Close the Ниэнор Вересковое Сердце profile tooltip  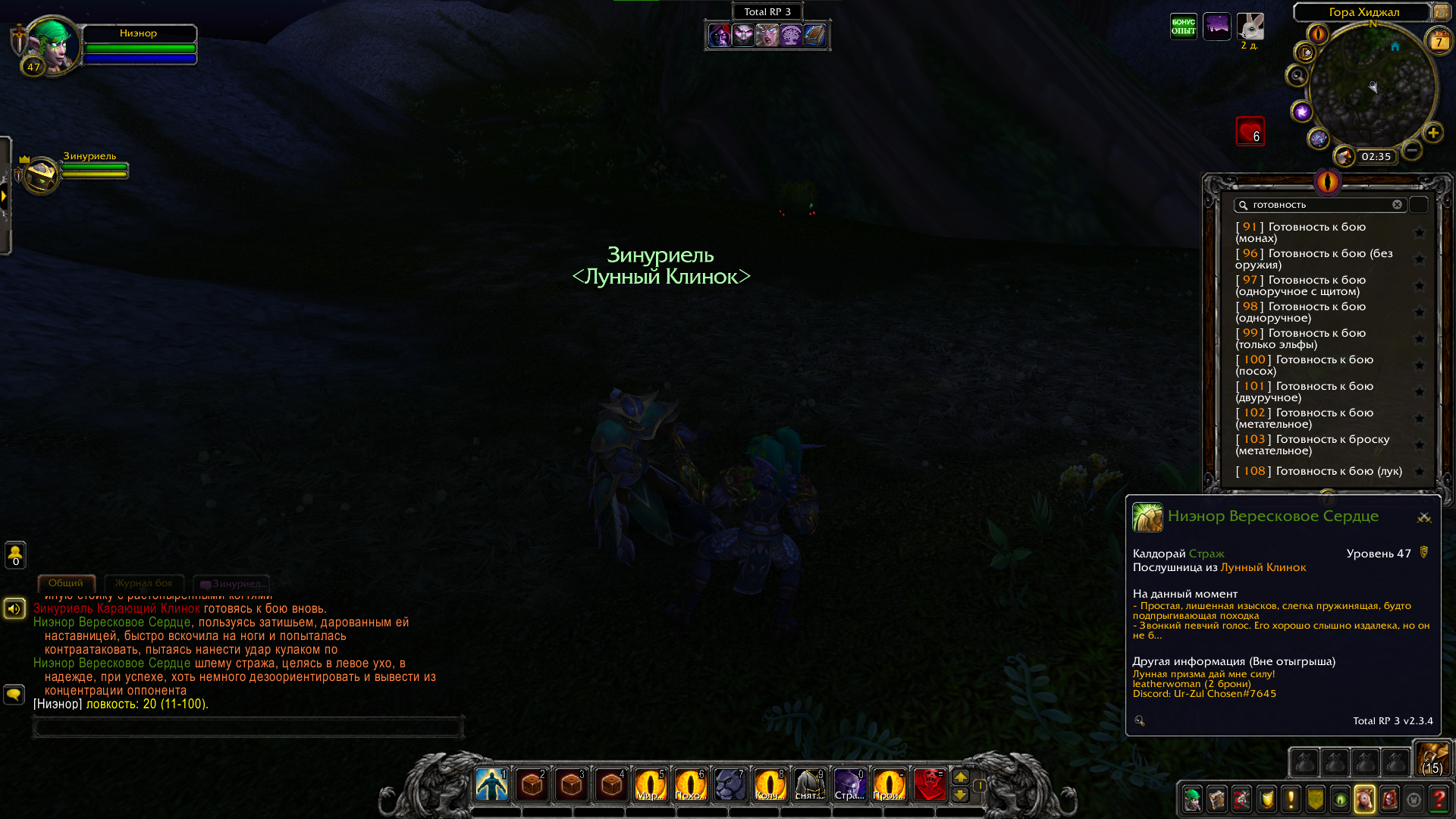click(x=1423, y=517)
